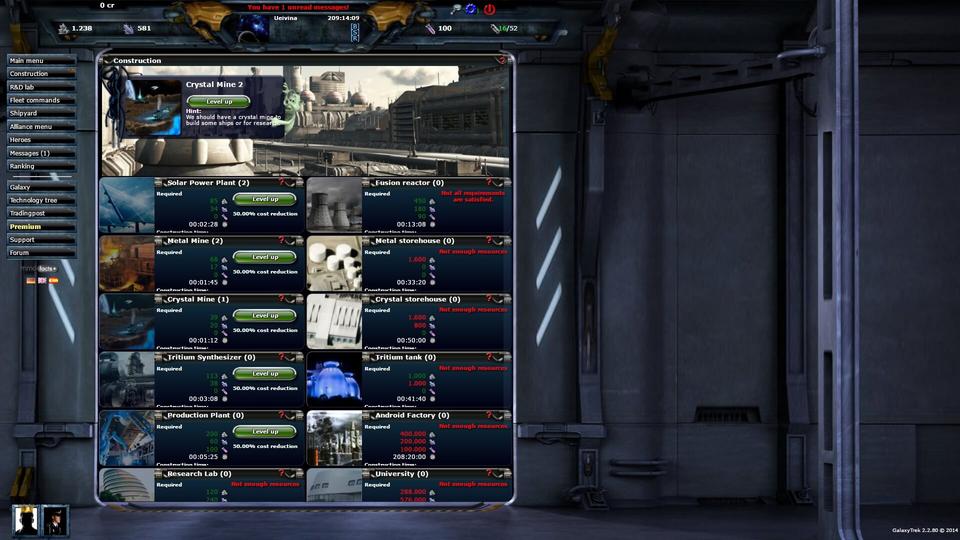Select the Shipyard menu entry
This screenshot has height=540, width=960.
coord(41,113)
